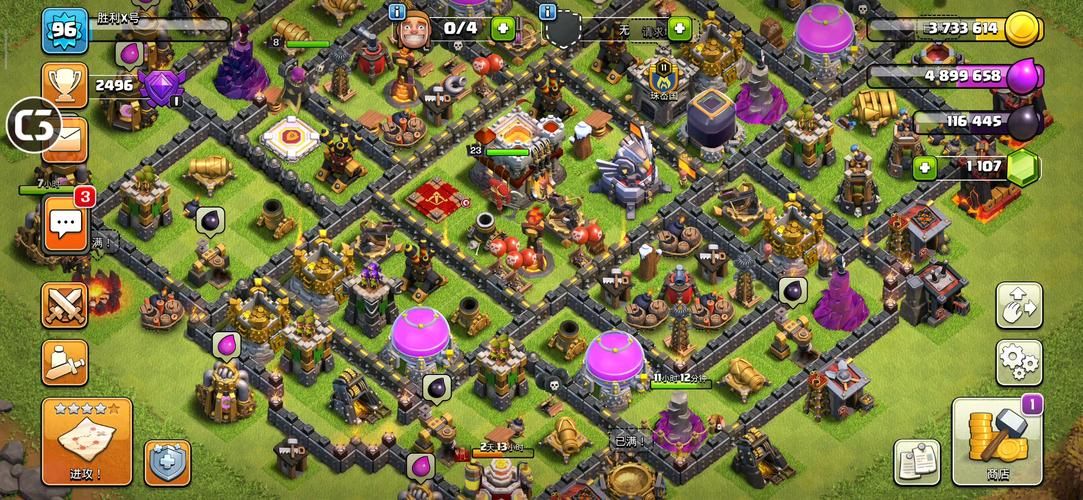Open the Shop with gold and hammer
This screenshot has height=500, width=1083.
[997, 441]
